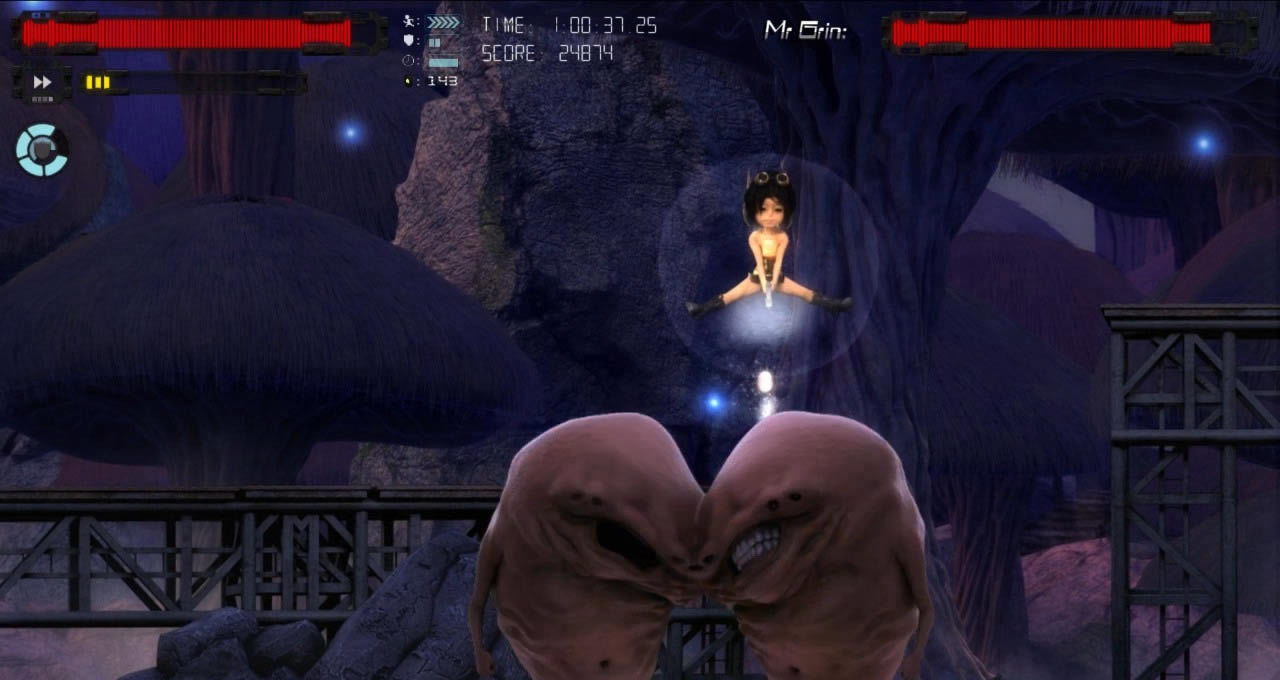The image size is (1280, 680).
Task: Click the shield status icon
Action: point(409,42)
